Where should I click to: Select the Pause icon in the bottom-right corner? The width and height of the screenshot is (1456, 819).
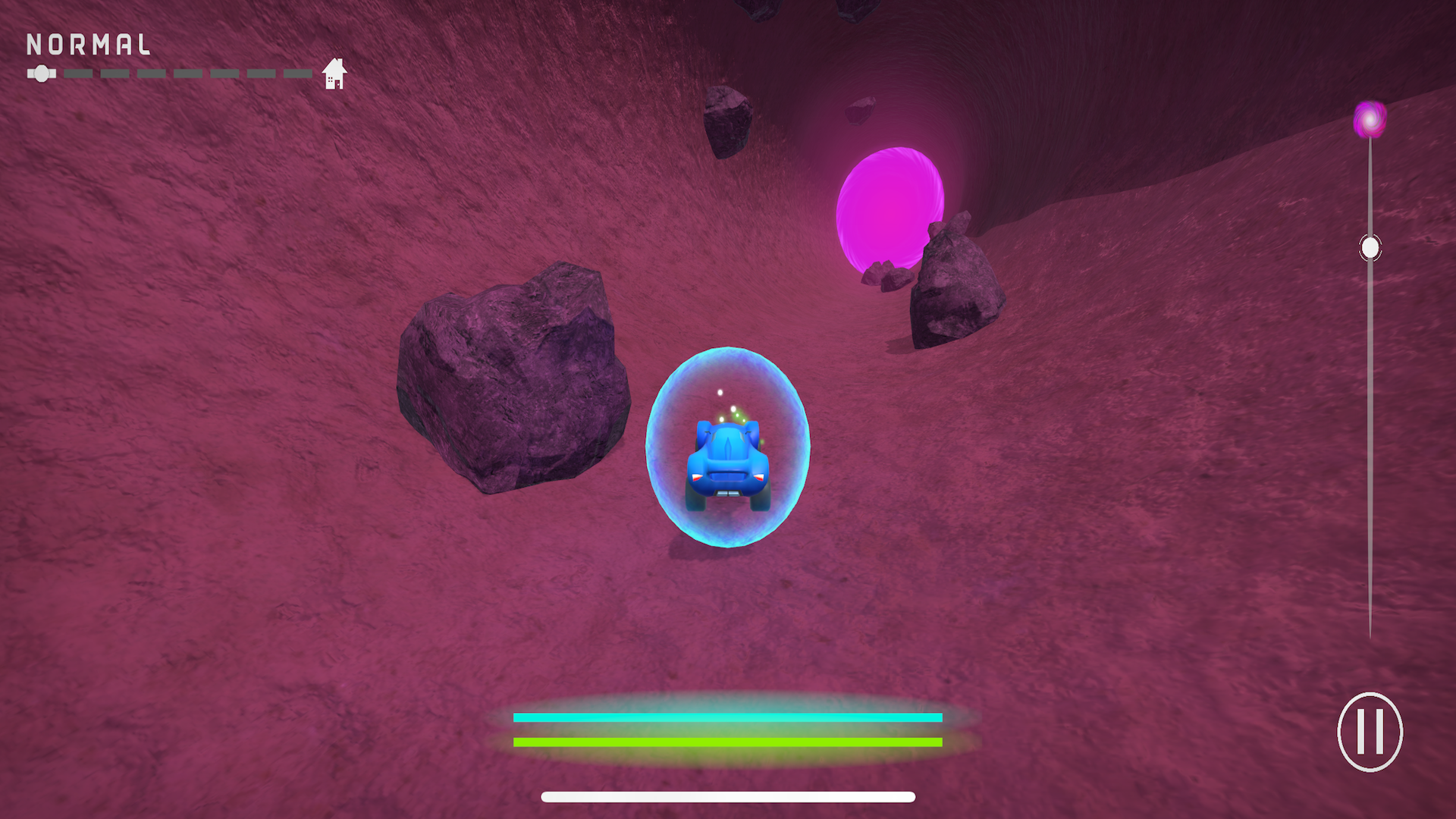click(x=1370, y=732)
